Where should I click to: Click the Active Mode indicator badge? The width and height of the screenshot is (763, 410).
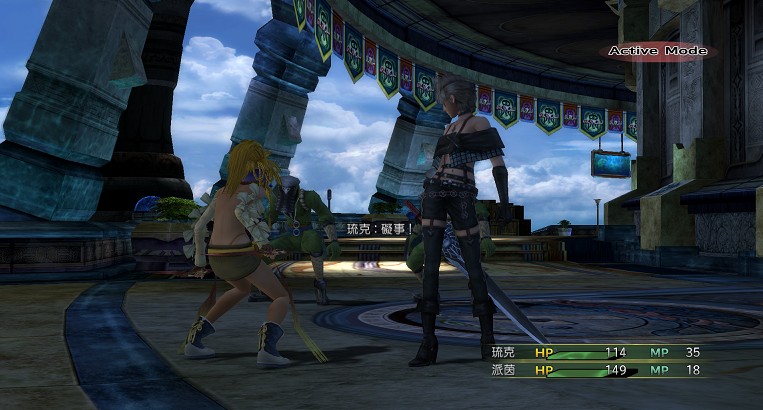coord(656,51)
